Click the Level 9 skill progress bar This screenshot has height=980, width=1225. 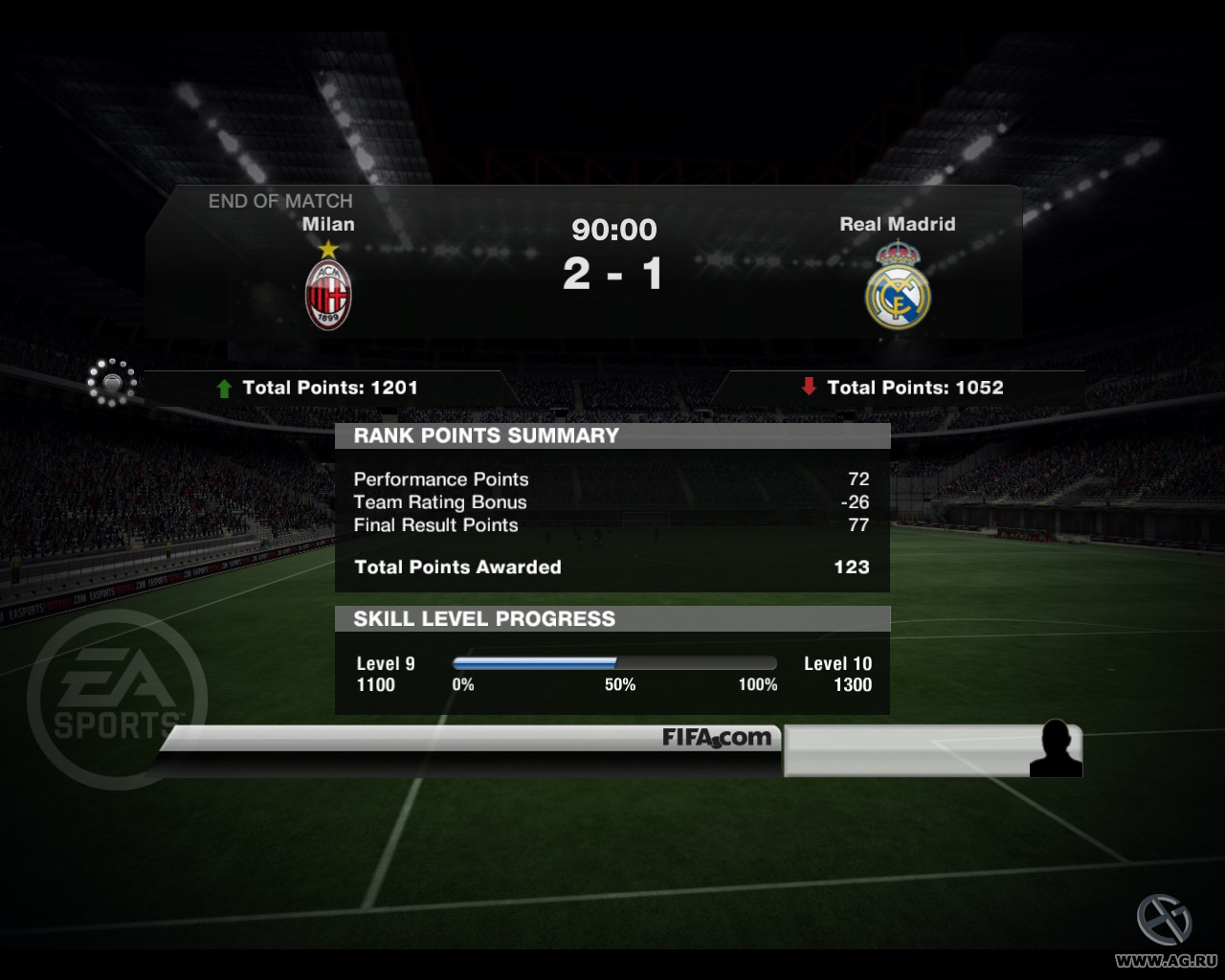point(612,662)
